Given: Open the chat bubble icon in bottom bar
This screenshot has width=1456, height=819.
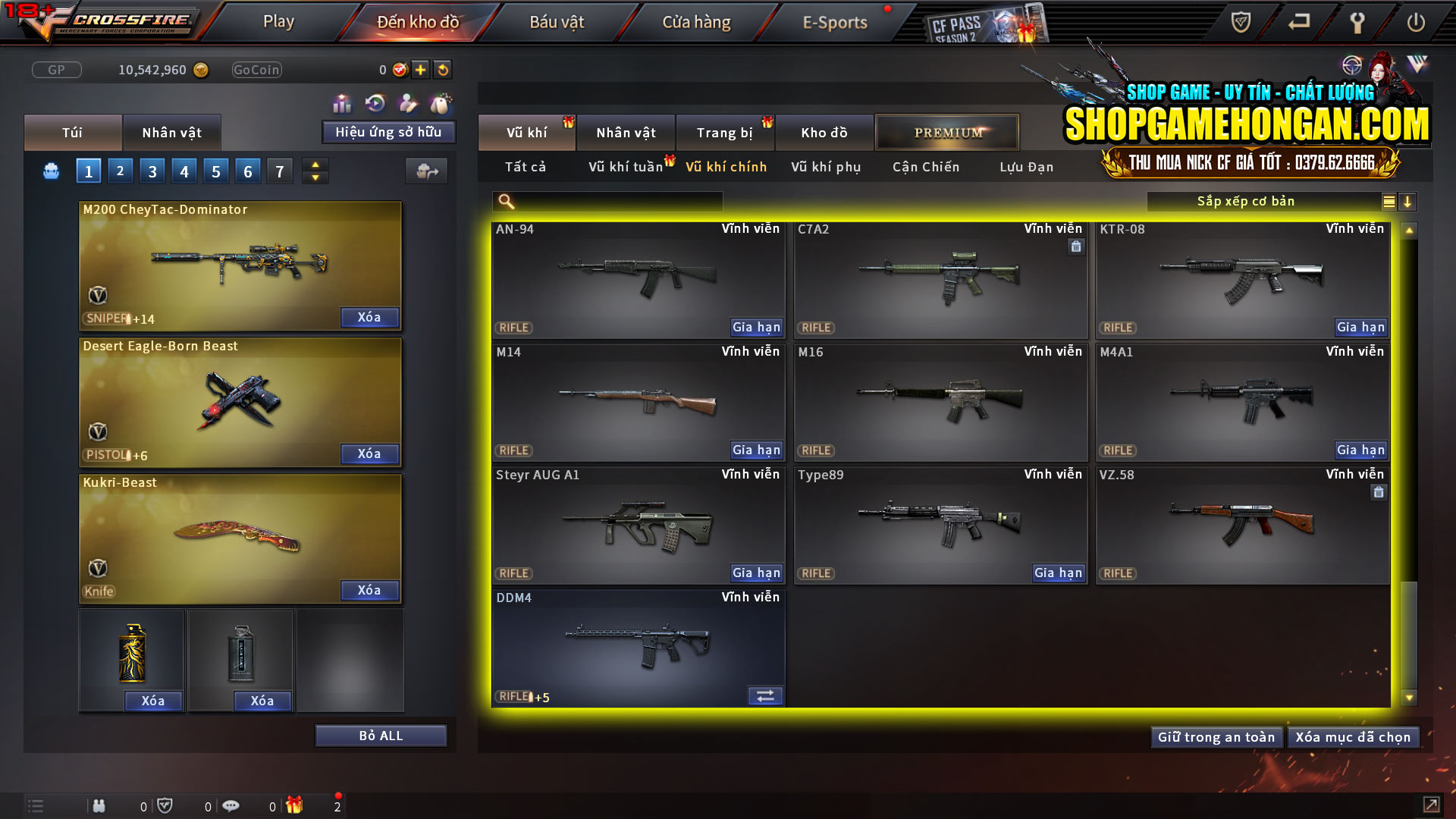Looking at the screenshot, I should [231, 805].
